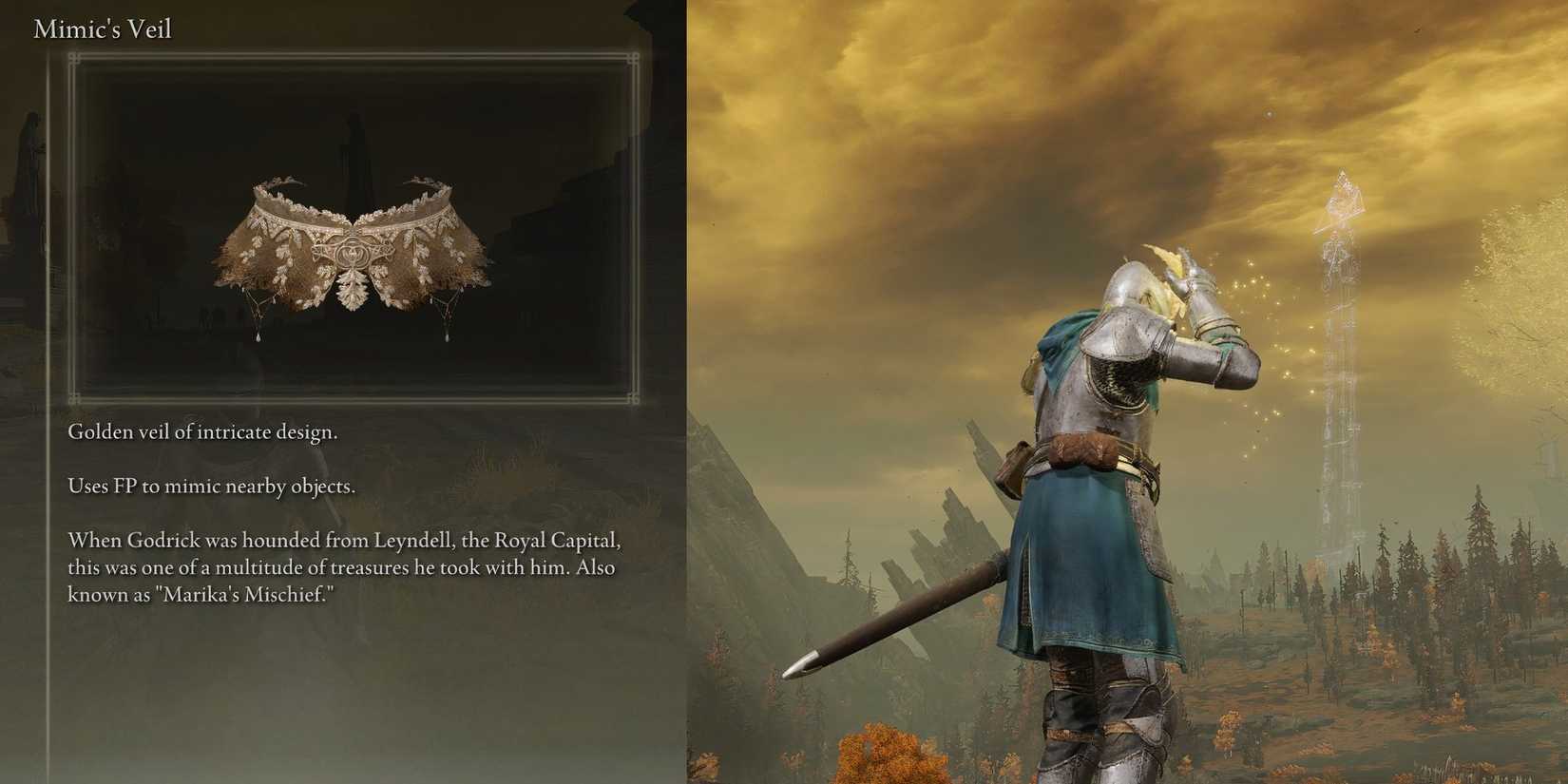The height and width of the screenshot is (784, 1568).
Task: Select the Mimic's Veil title header
Action: coord(101,29)
